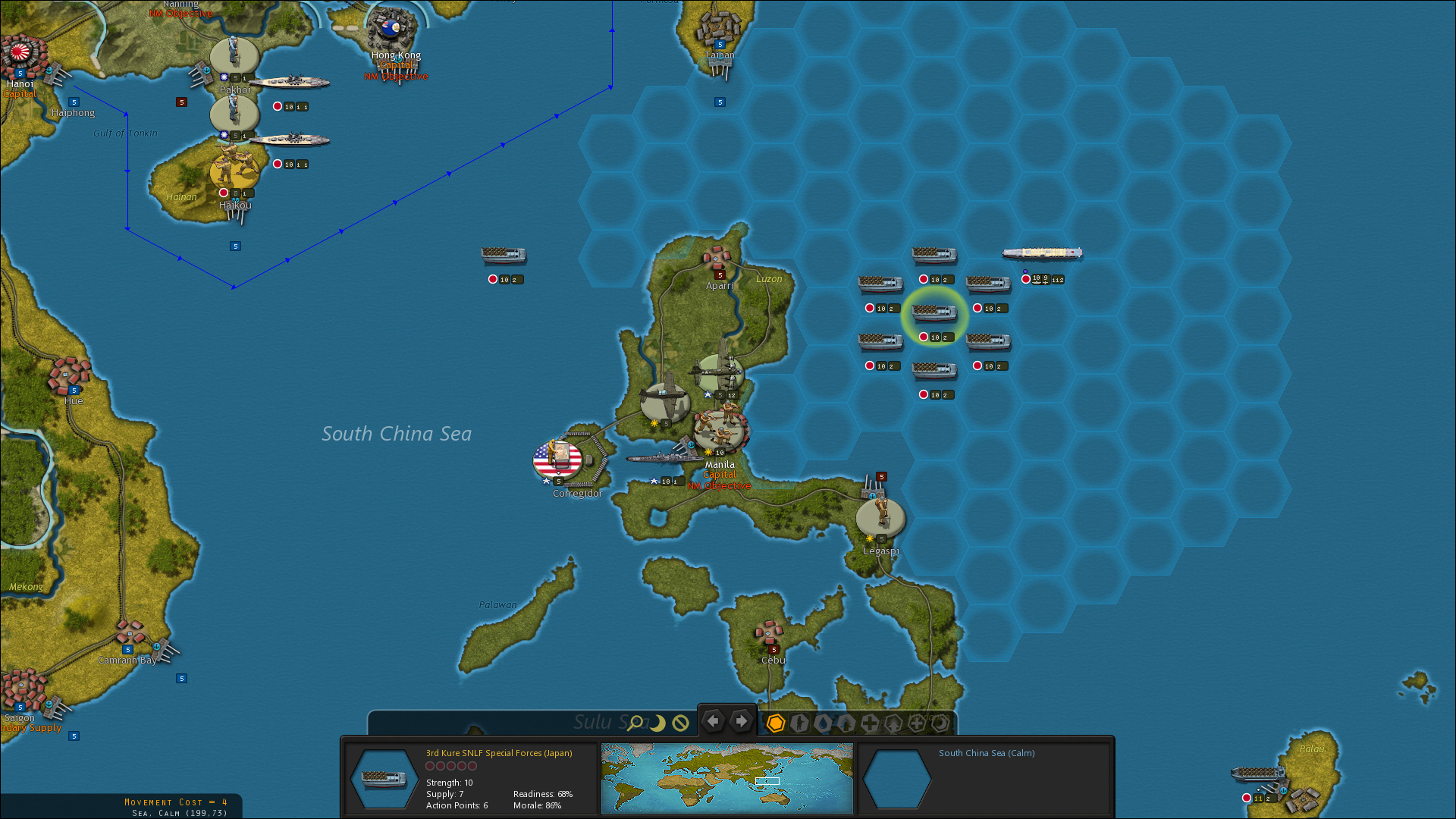
Task: Select the unit upgrade arrow hexagon icon
Action: [895, 723]
